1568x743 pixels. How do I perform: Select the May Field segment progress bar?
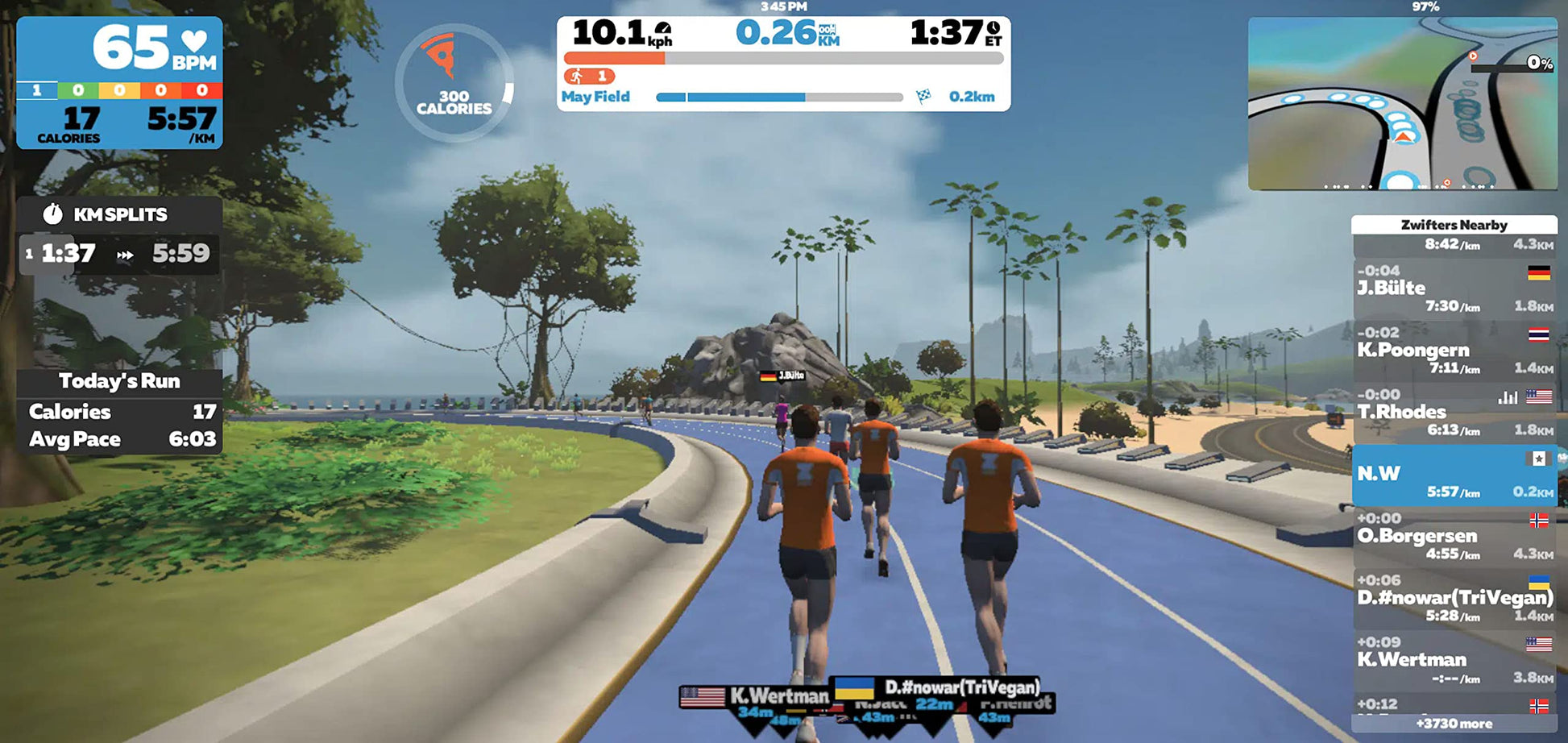click(778, 98)
